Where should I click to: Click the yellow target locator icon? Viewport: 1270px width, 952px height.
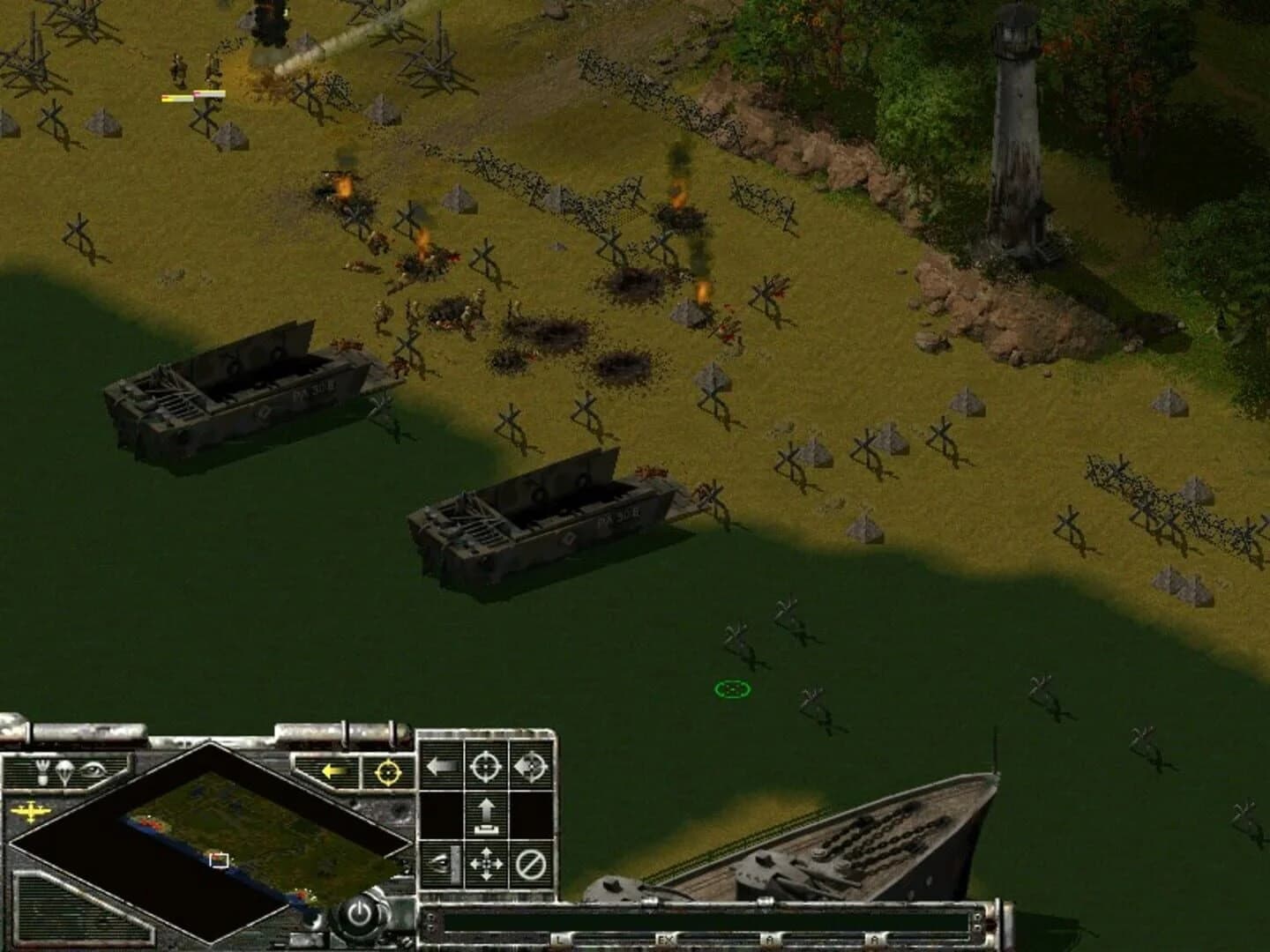pos(388,772)
